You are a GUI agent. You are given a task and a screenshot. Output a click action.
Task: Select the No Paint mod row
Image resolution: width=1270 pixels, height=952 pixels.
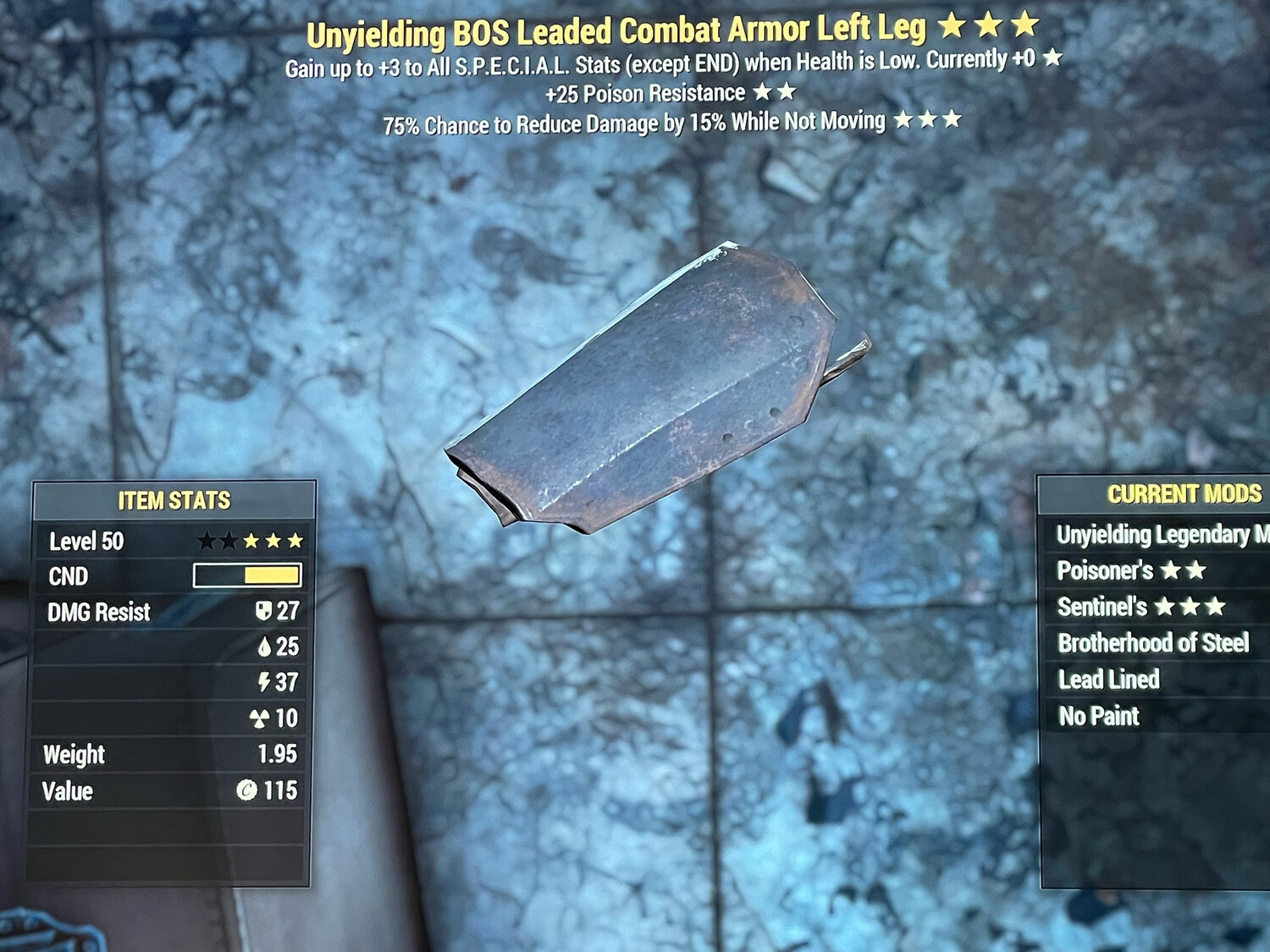coord(1099,717)
